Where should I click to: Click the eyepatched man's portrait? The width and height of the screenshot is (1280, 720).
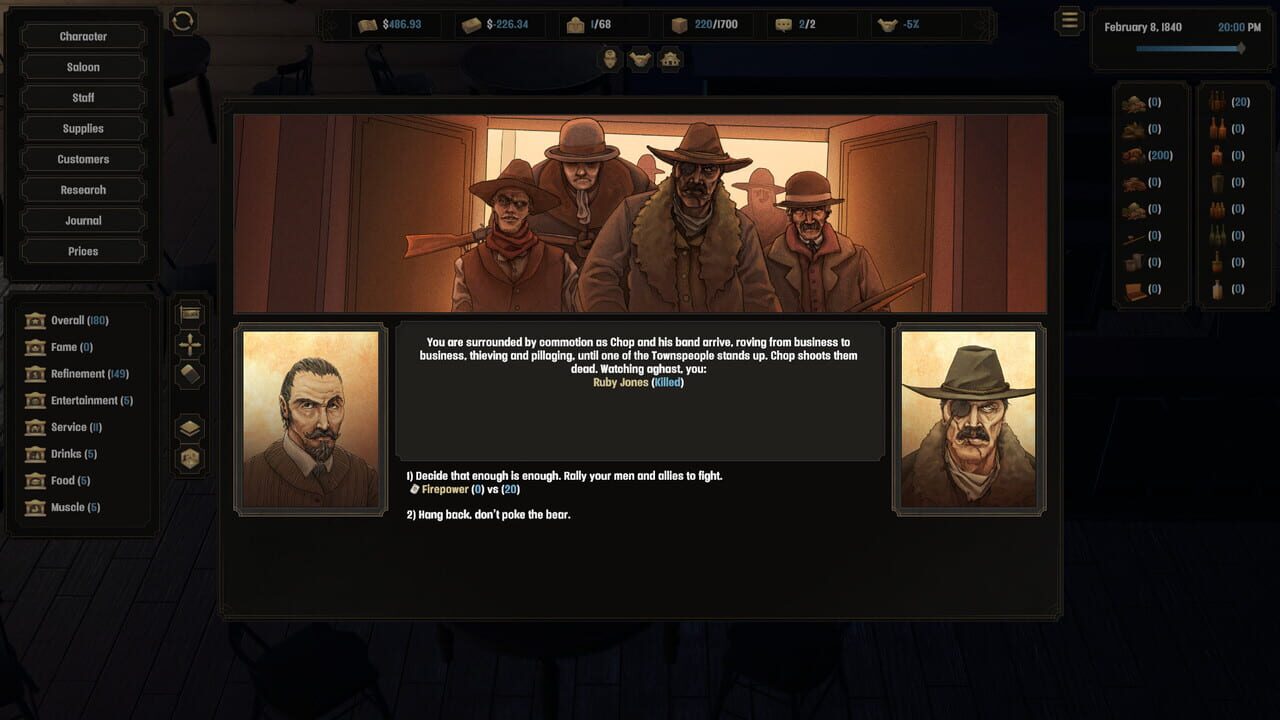(968, 418)
